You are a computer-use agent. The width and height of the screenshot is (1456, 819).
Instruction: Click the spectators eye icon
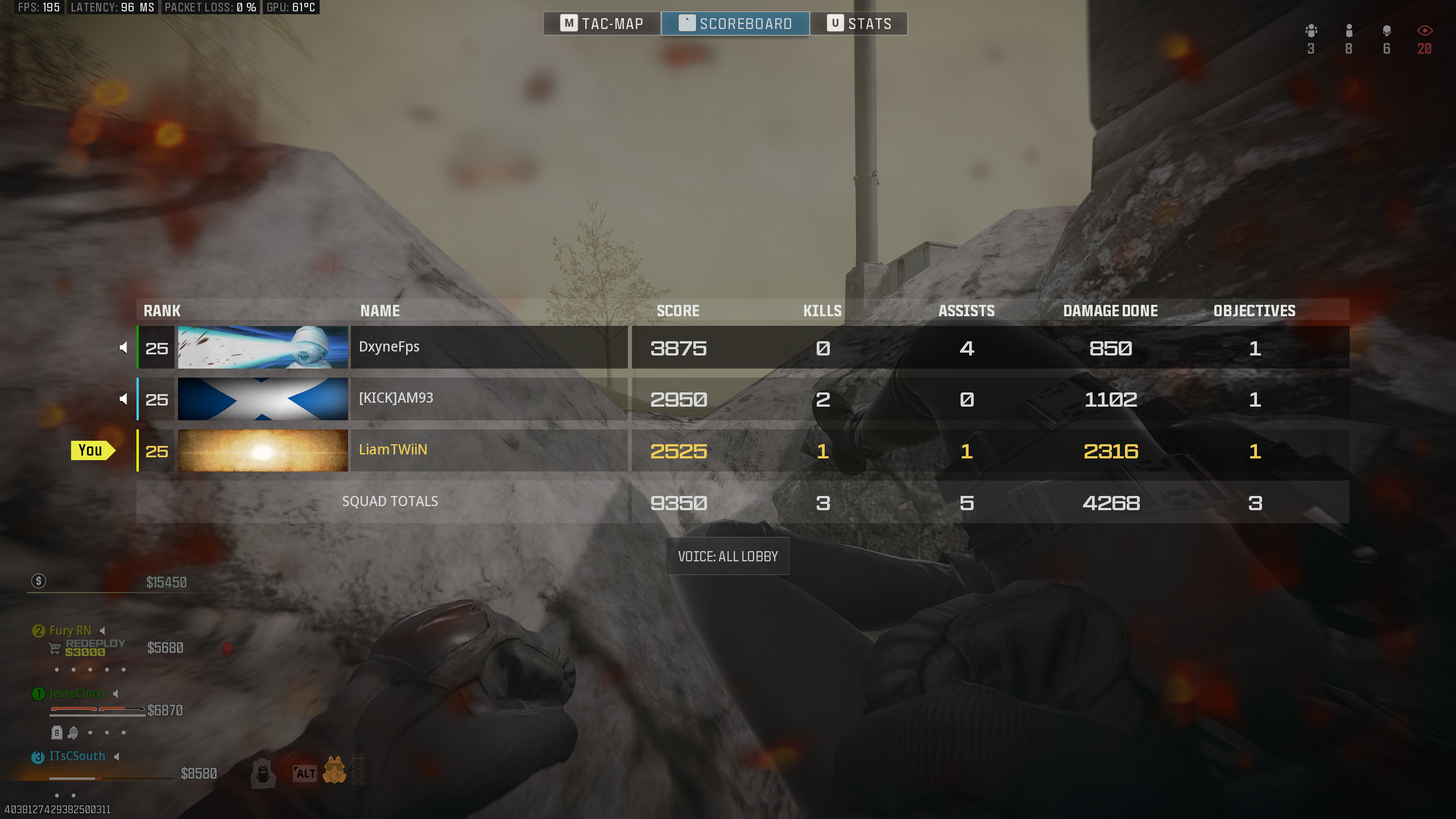click(1424, 31)
